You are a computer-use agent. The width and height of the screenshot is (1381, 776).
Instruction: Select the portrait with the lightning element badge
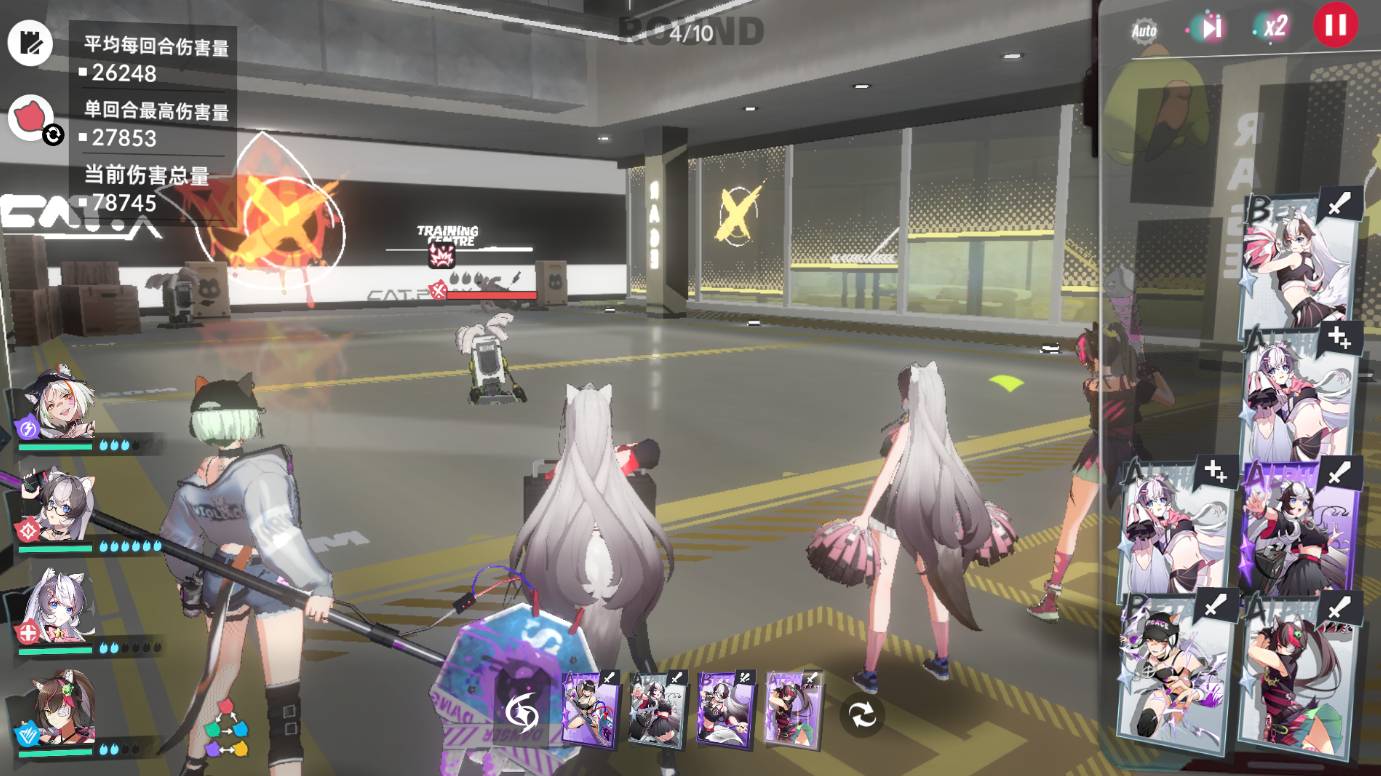pos(58,405)
